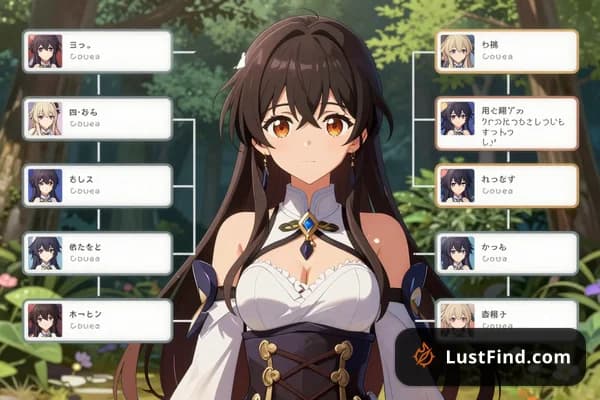Choose the blonde character card labeled 四·おる

point(97,119)
